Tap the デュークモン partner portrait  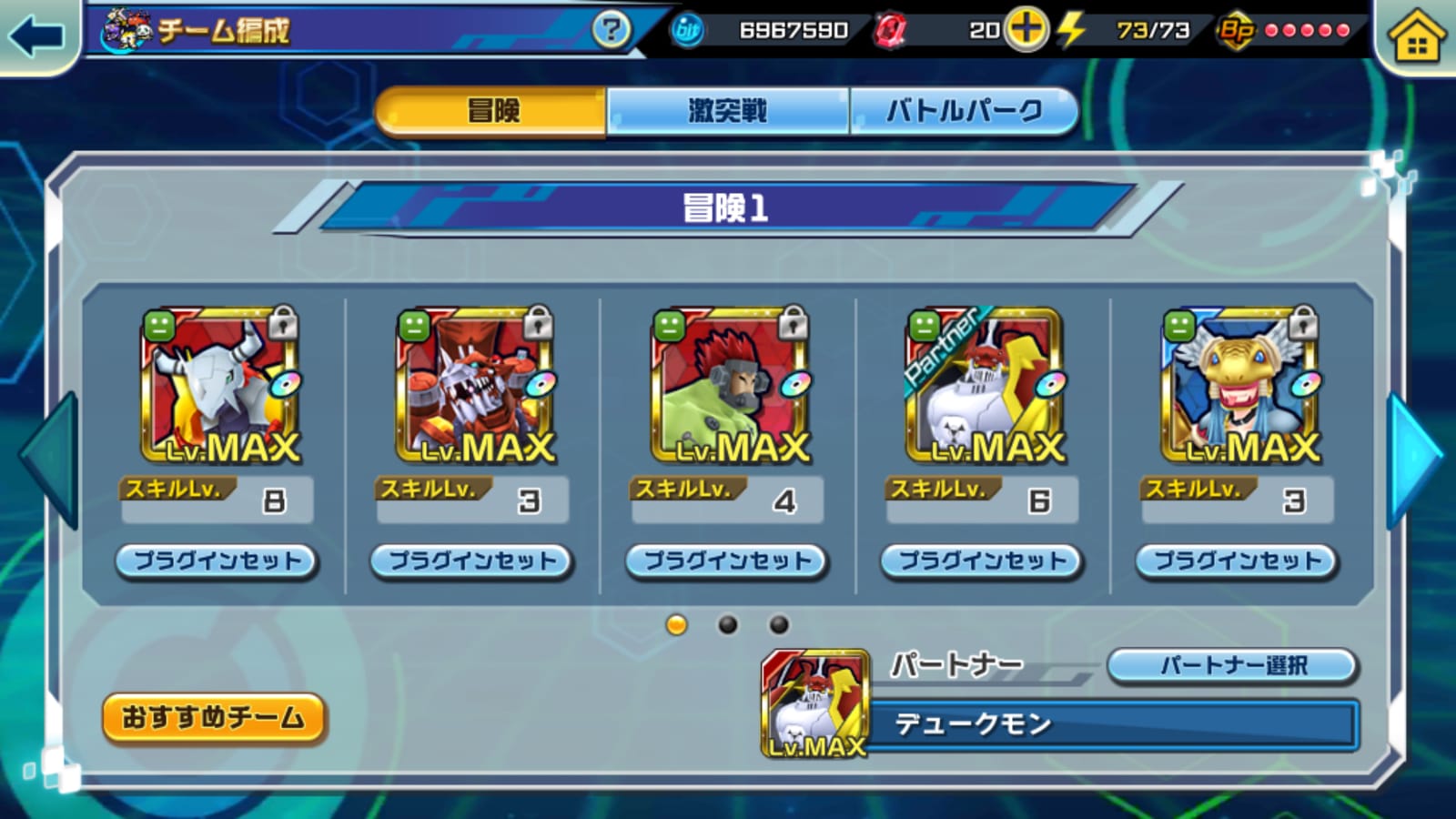pyautogui.click(x=814, y=704)
